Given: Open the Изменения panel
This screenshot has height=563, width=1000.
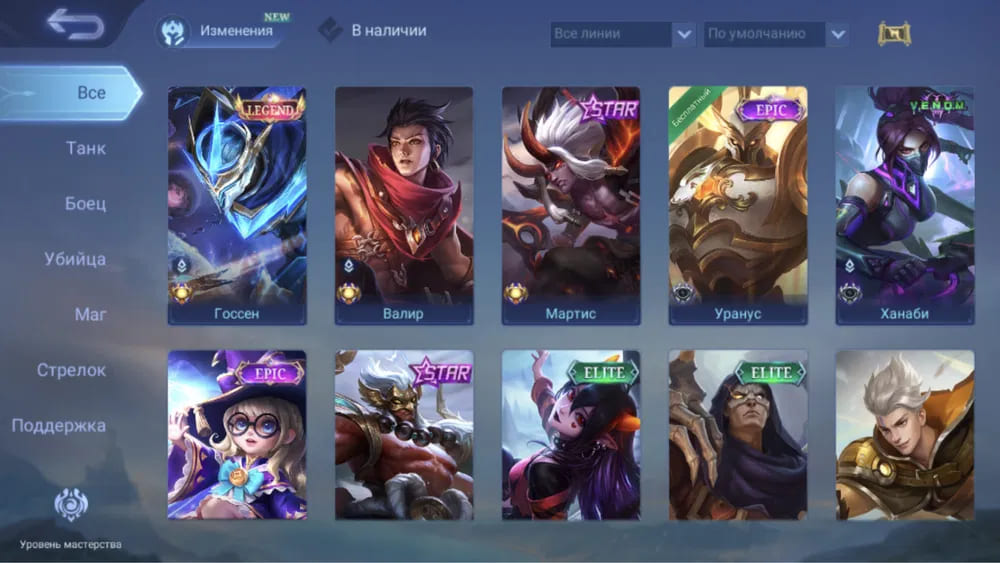Looking at the screenshot, I should coord(219,31).
